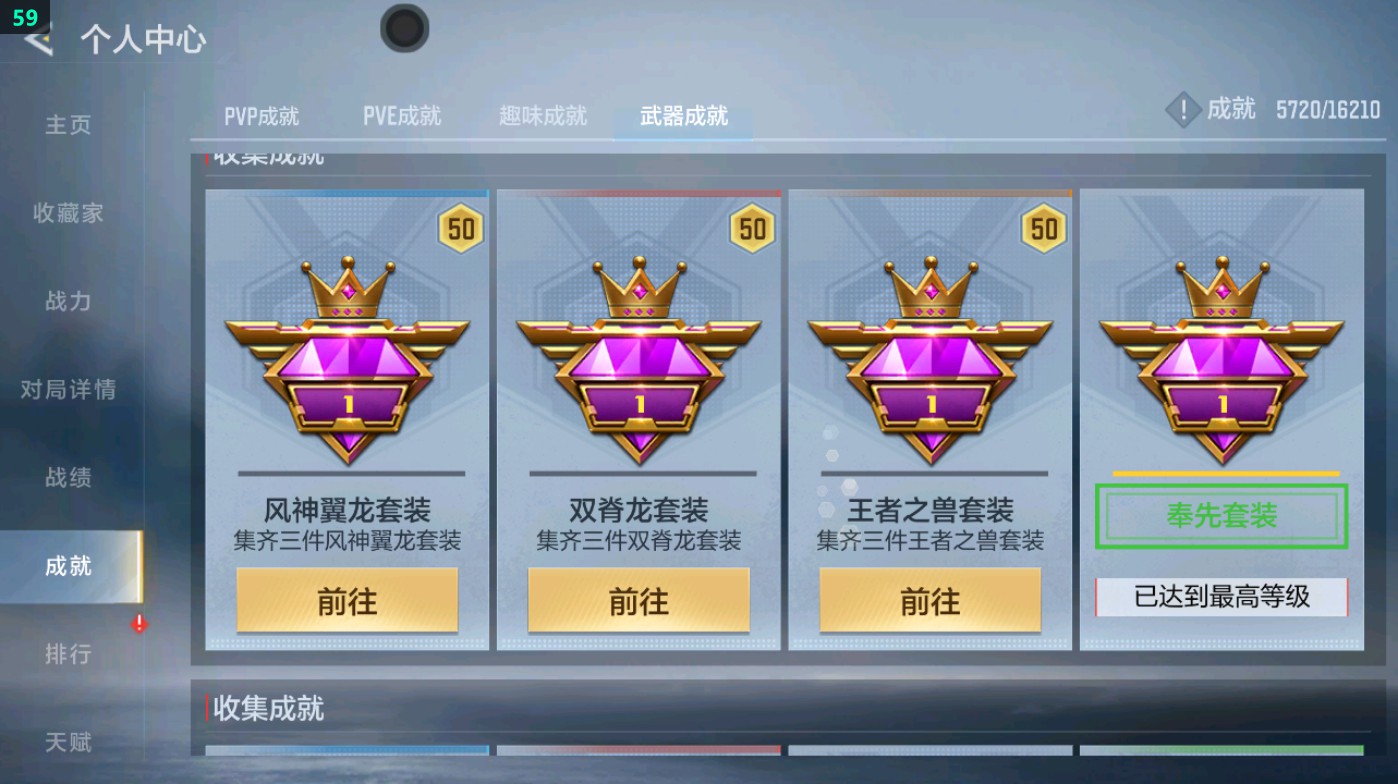Click 前往 under 王者之兽套装
Image resolution: width=1398 pixels, height=784 pixels.
pos(928,600)
